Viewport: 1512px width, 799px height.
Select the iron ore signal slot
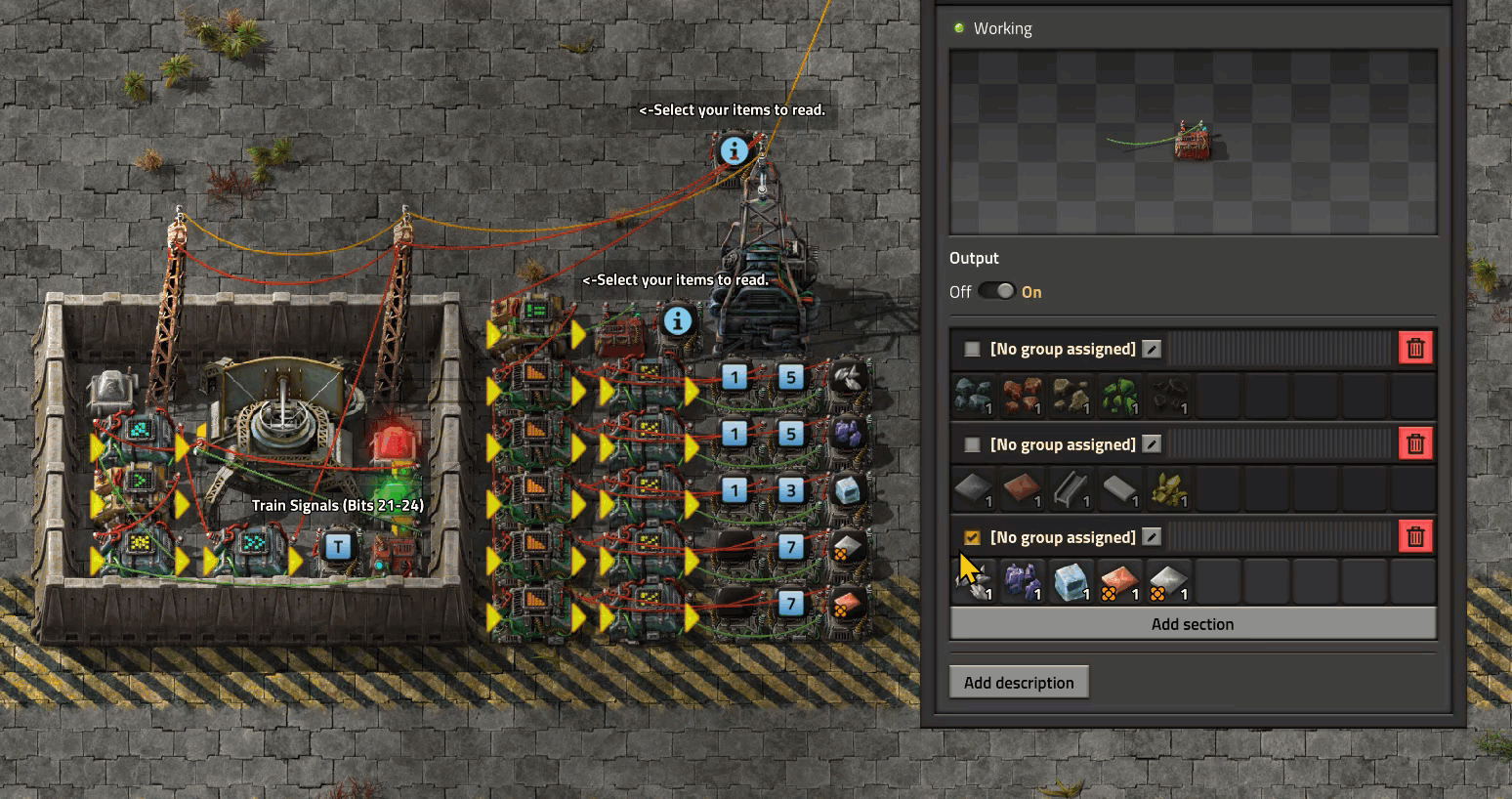[x=974, y=397]
